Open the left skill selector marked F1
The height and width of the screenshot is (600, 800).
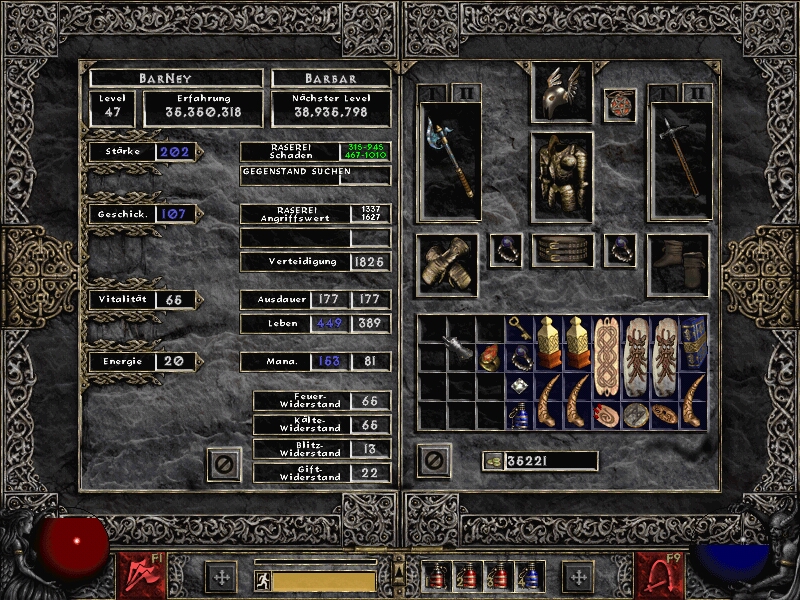pos(137,574)
